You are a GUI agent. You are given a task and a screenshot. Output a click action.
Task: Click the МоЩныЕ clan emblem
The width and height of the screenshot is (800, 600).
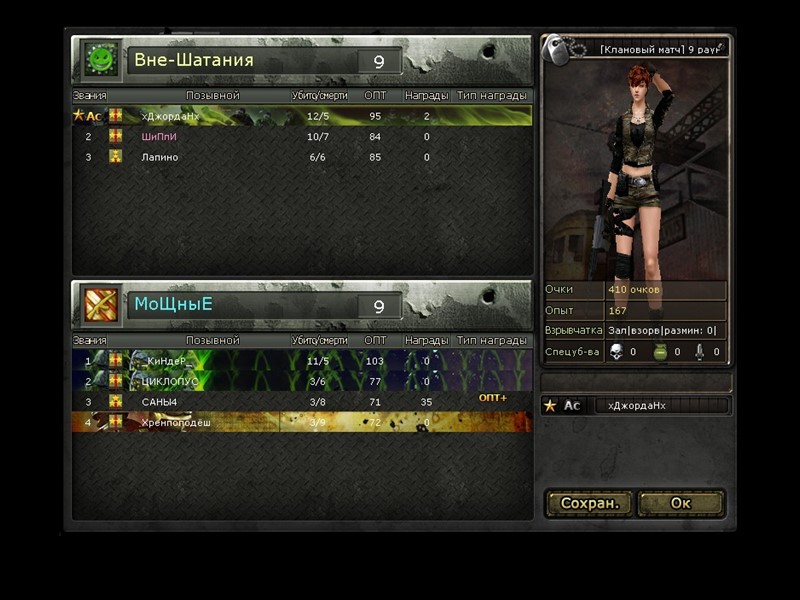pyautogui.click(x=100, y=305)
